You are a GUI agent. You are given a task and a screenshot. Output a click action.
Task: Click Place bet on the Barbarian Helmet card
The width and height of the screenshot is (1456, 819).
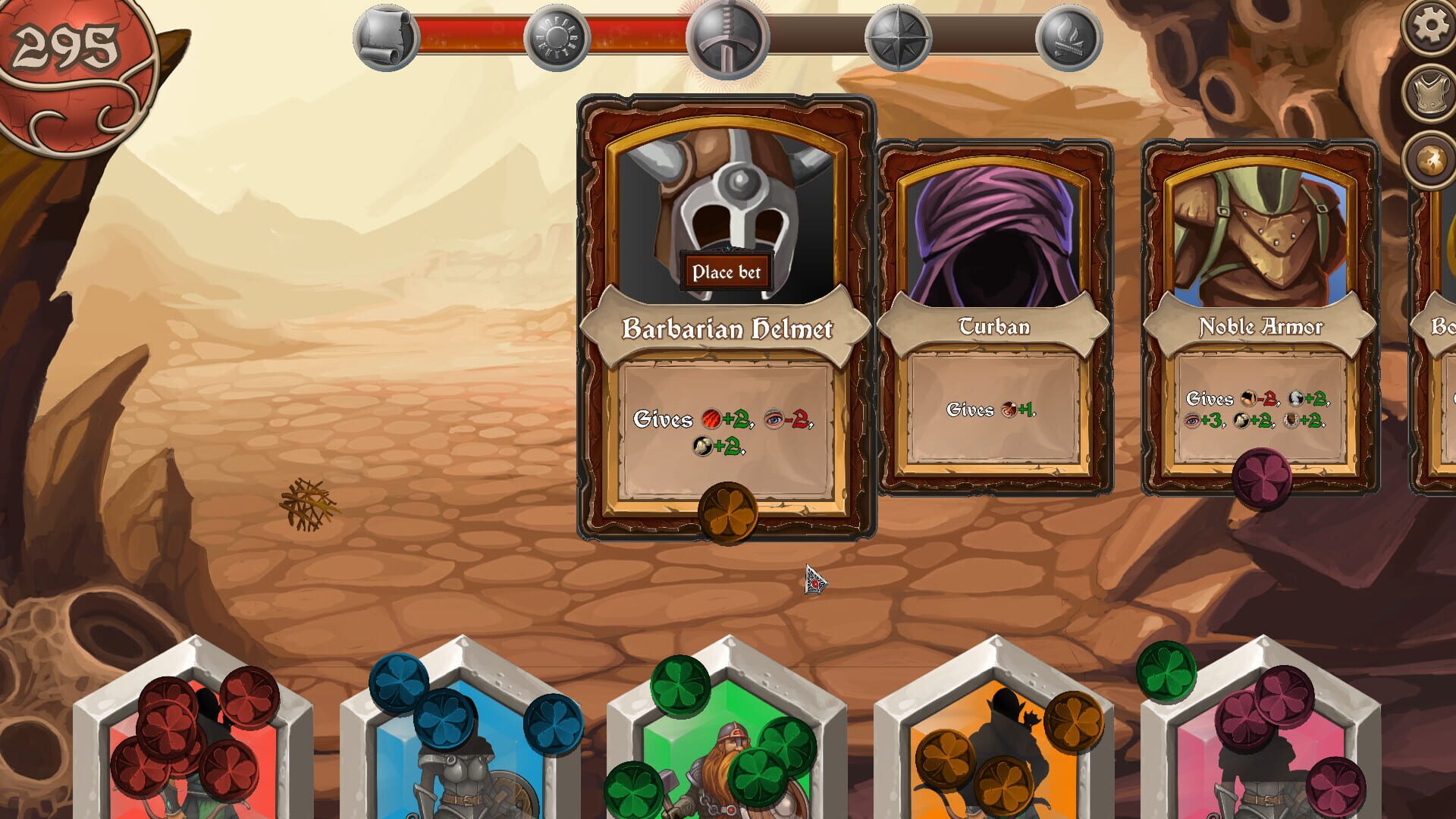726,273
